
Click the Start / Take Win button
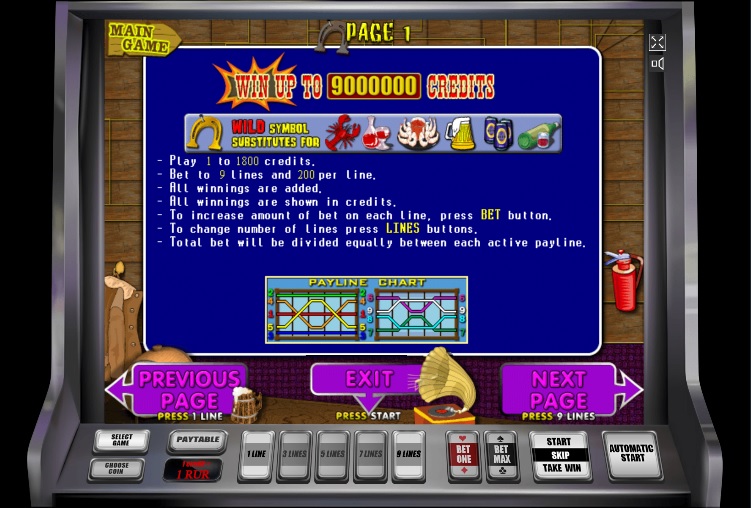click(x=559, y=455)
